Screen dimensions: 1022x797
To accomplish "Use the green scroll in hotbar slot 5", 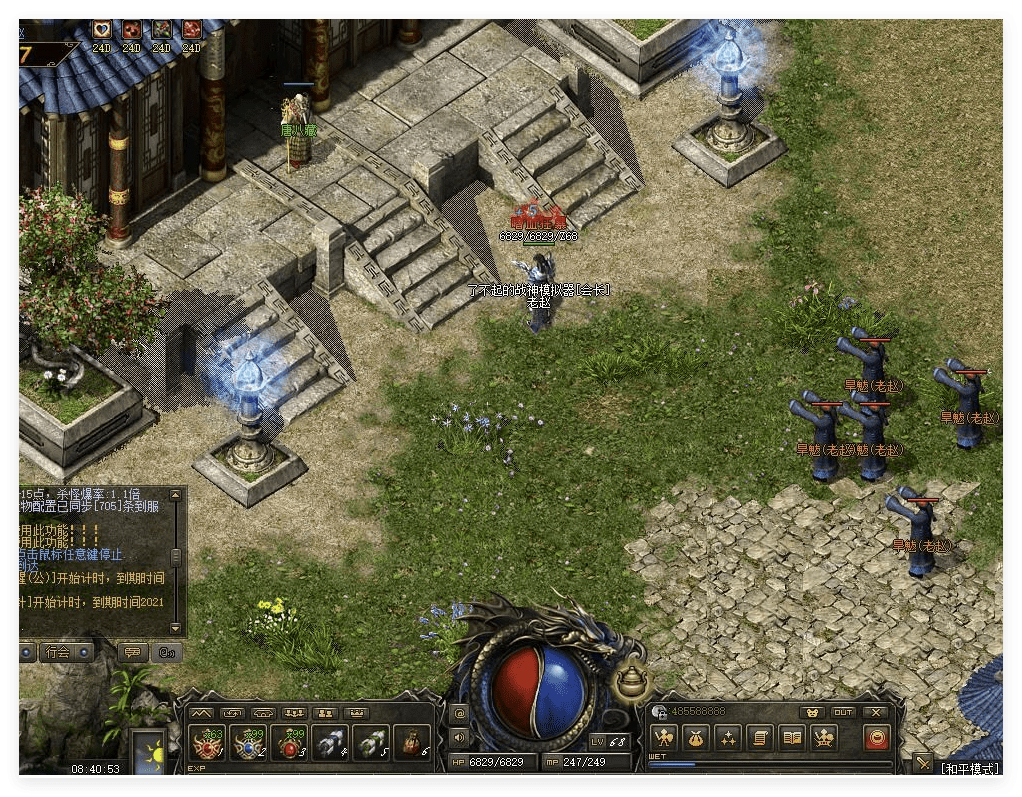I will point(370,743).
